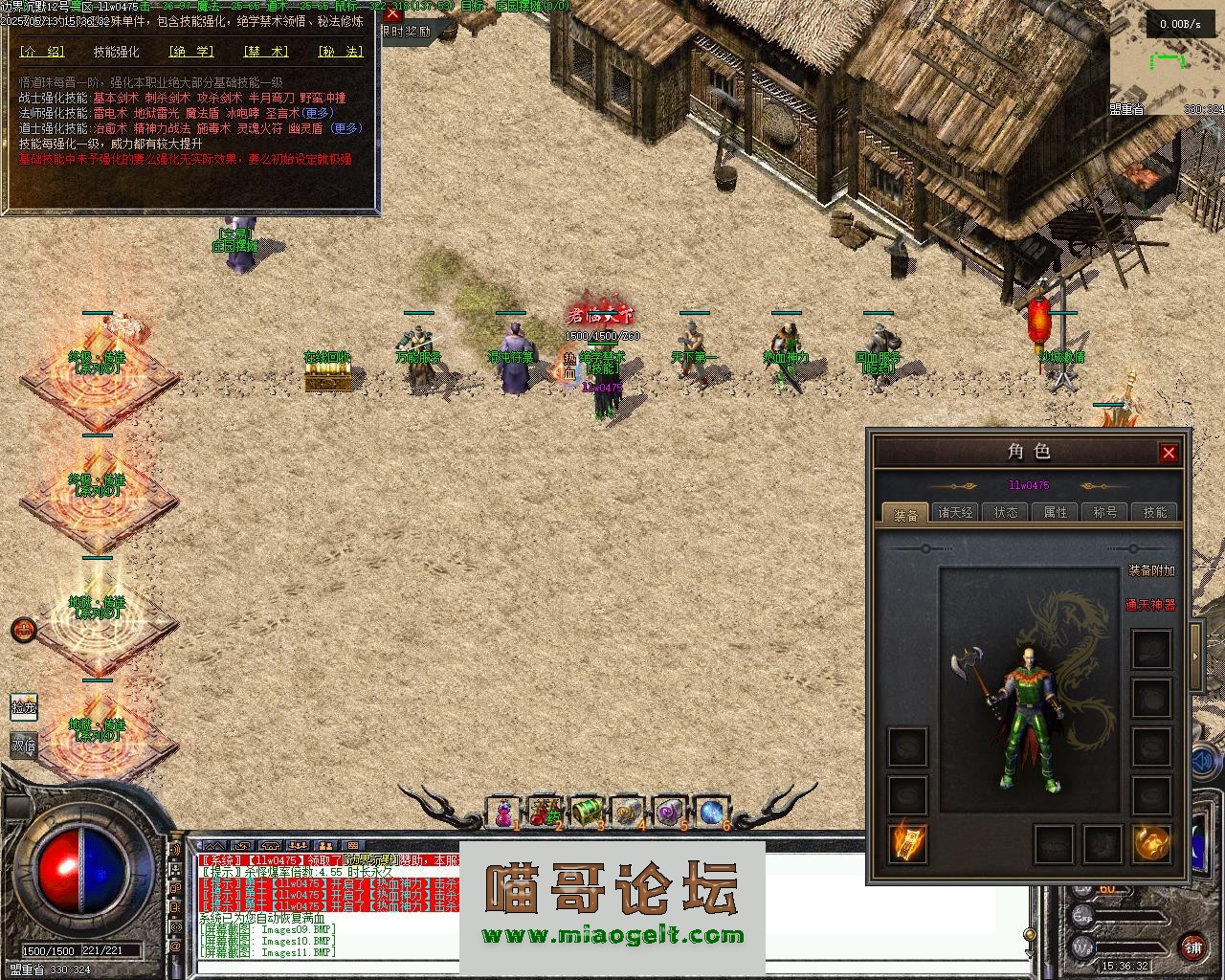Use the pink potion in hotbar slot 1
The height and width of the screenshot is (980, 1225).
click(502, 813)
